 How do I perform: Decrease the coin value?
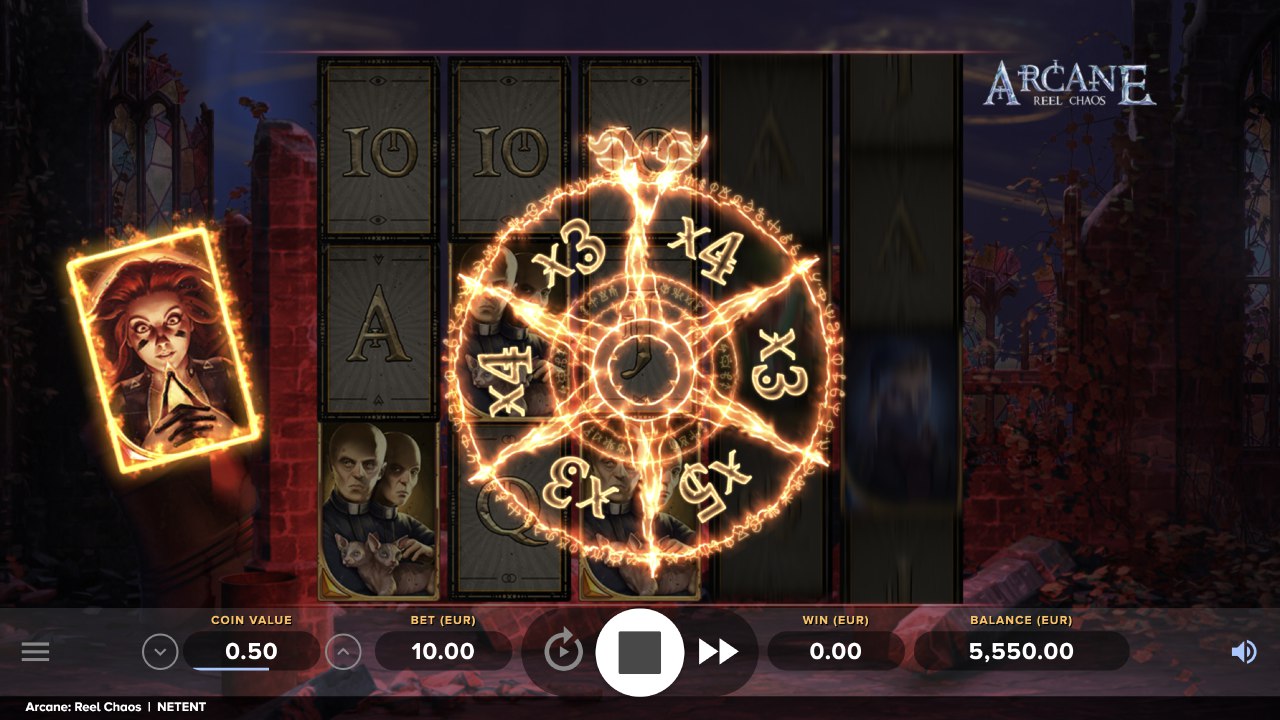pos(160,652)
